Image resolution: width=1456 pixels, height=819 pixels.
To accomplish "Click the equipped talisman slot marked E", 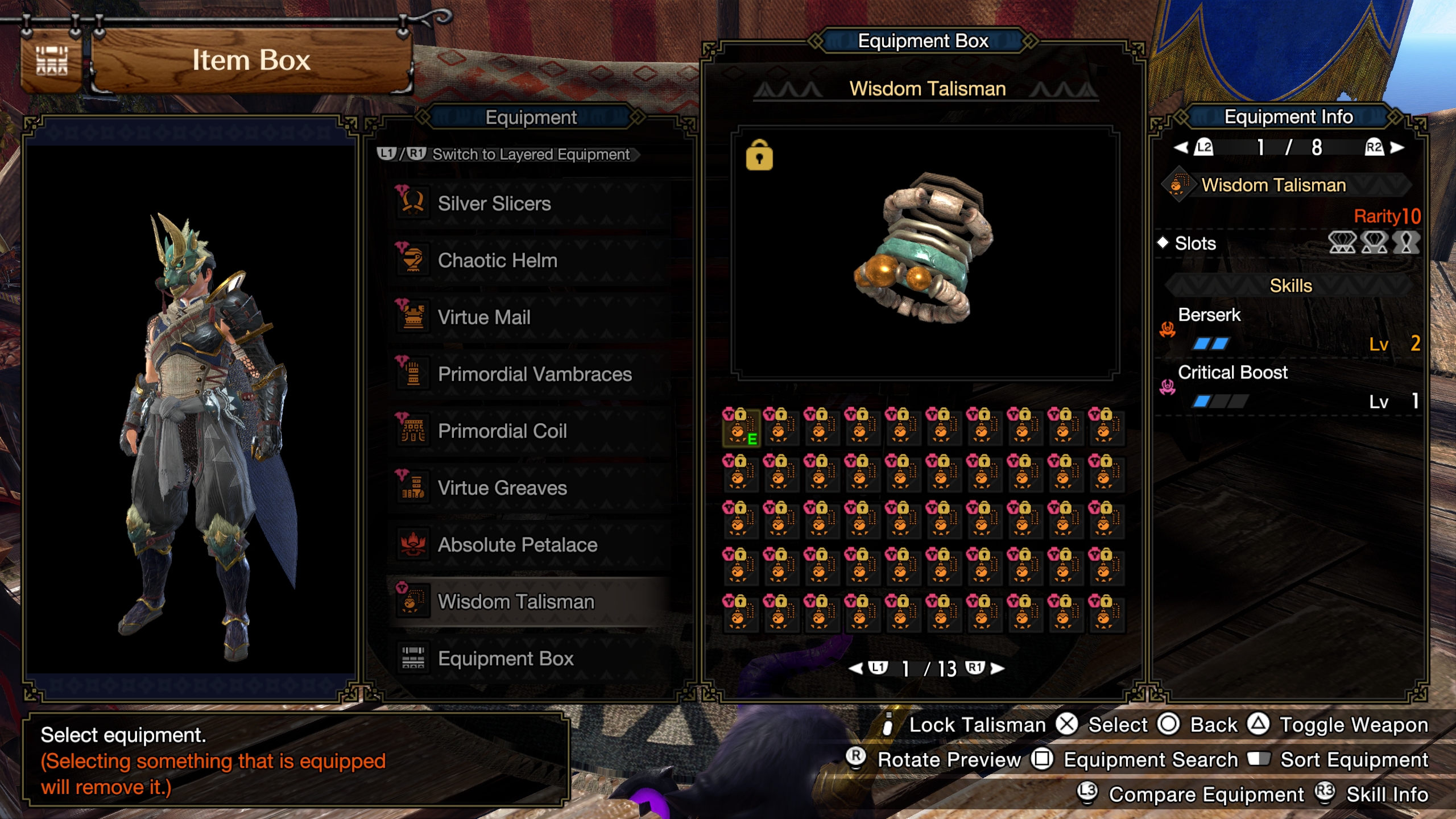I will [741, 427].
